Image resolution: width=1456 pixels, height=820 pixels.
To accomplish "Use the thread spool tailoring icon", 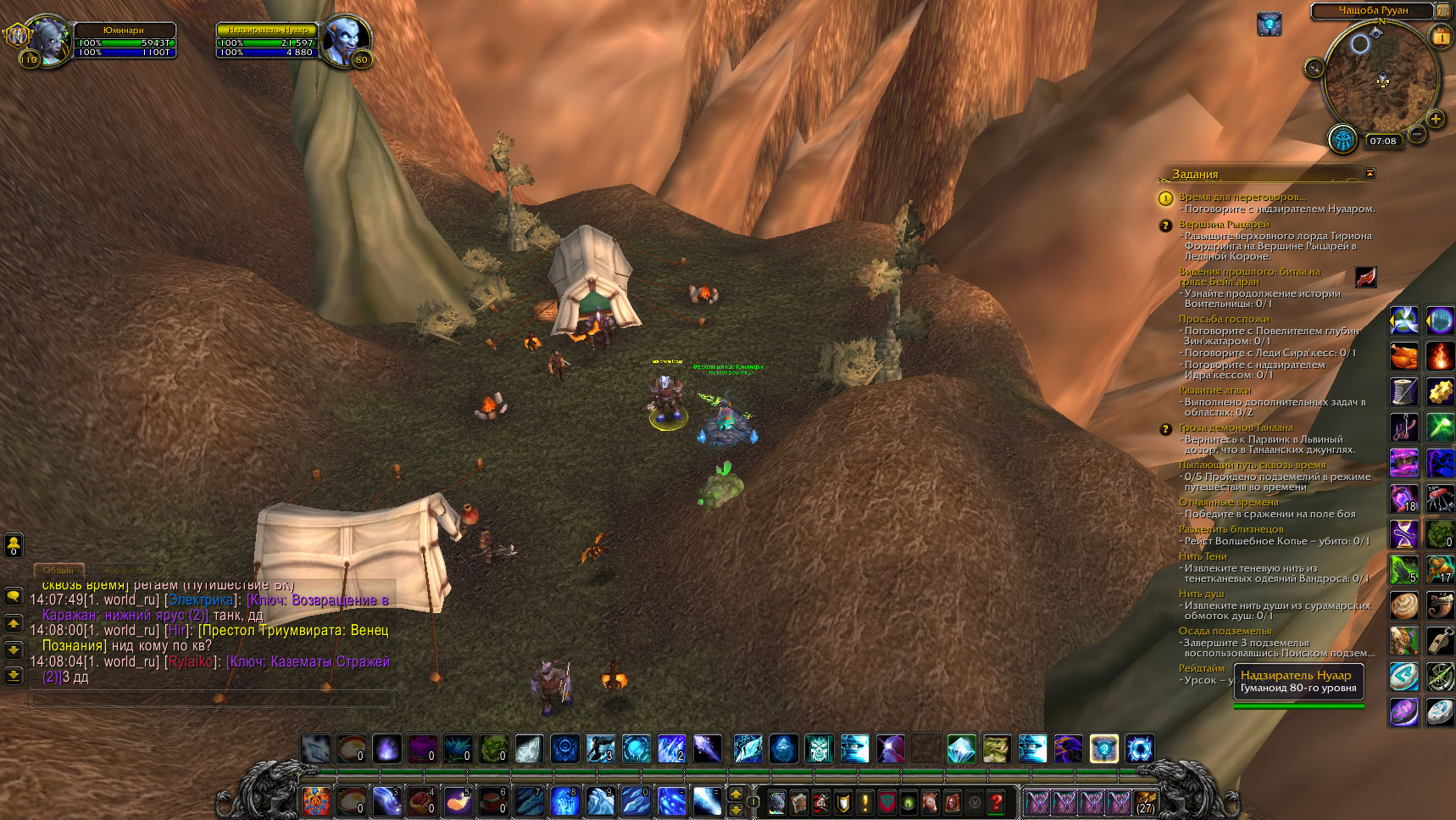I will (x=1404, y=391).
